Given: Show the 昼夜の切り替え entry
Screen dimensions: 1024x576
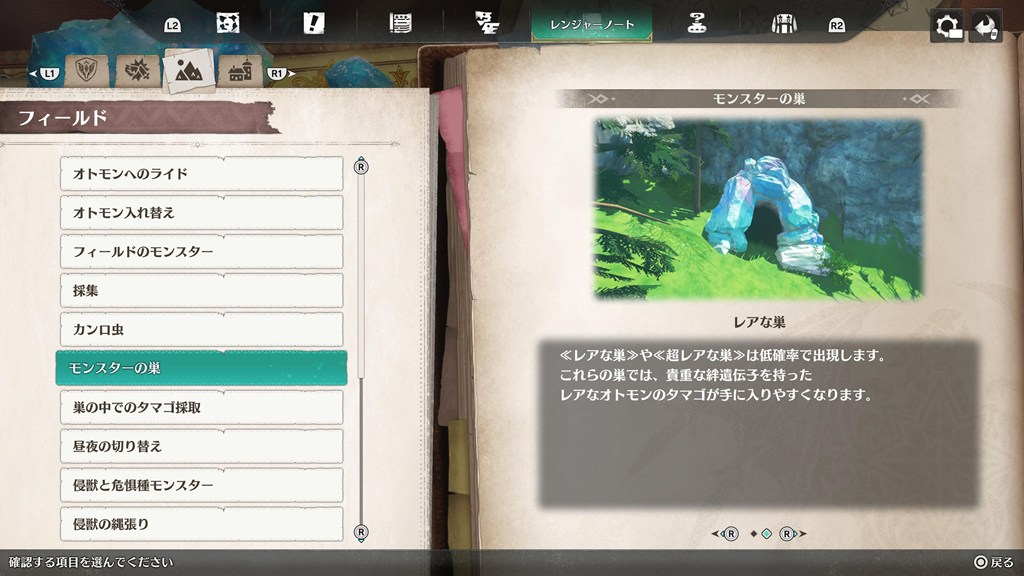Looking at the screenshot, I should [x=200, y=446].
